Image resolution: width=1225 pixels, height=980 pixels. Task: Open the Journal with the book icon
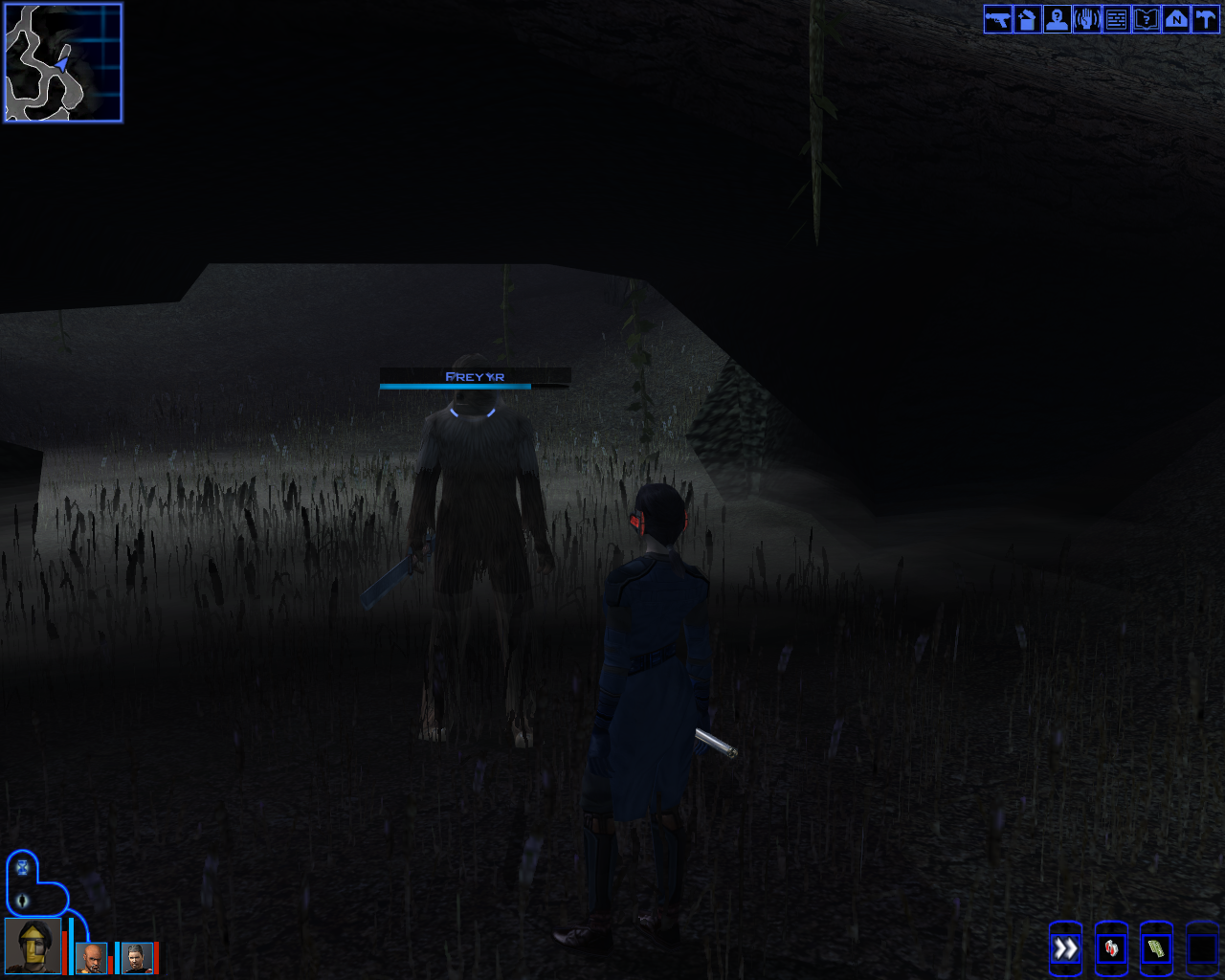(1146, 19)
